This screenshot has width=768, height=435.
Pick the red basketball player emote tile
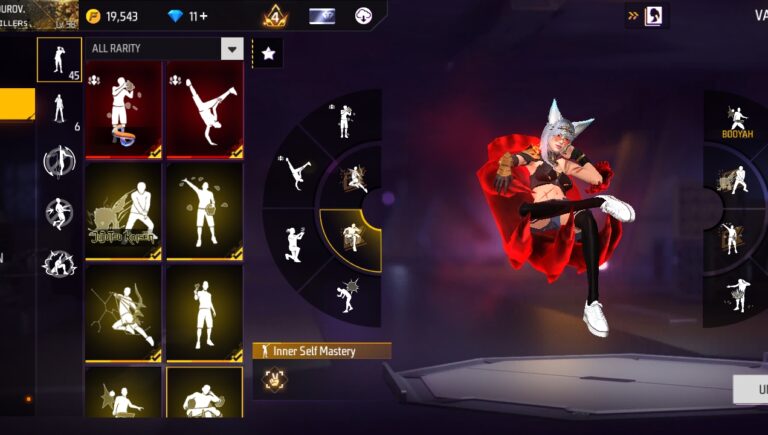click(123, 108)
